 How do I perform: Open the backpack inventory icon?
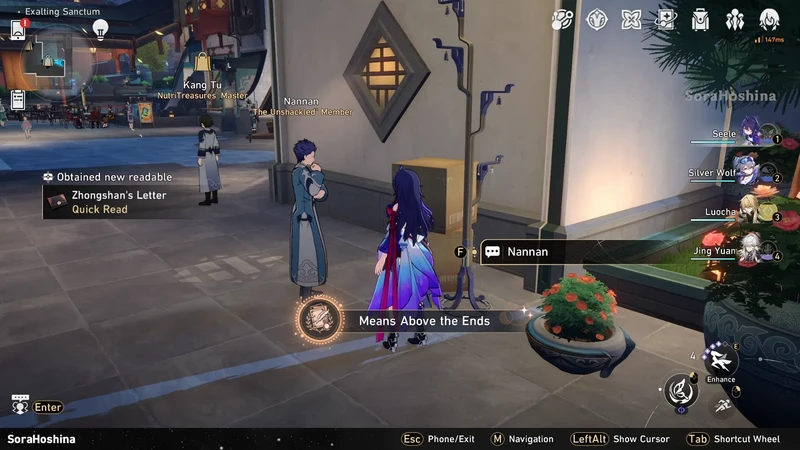(700, 19)
